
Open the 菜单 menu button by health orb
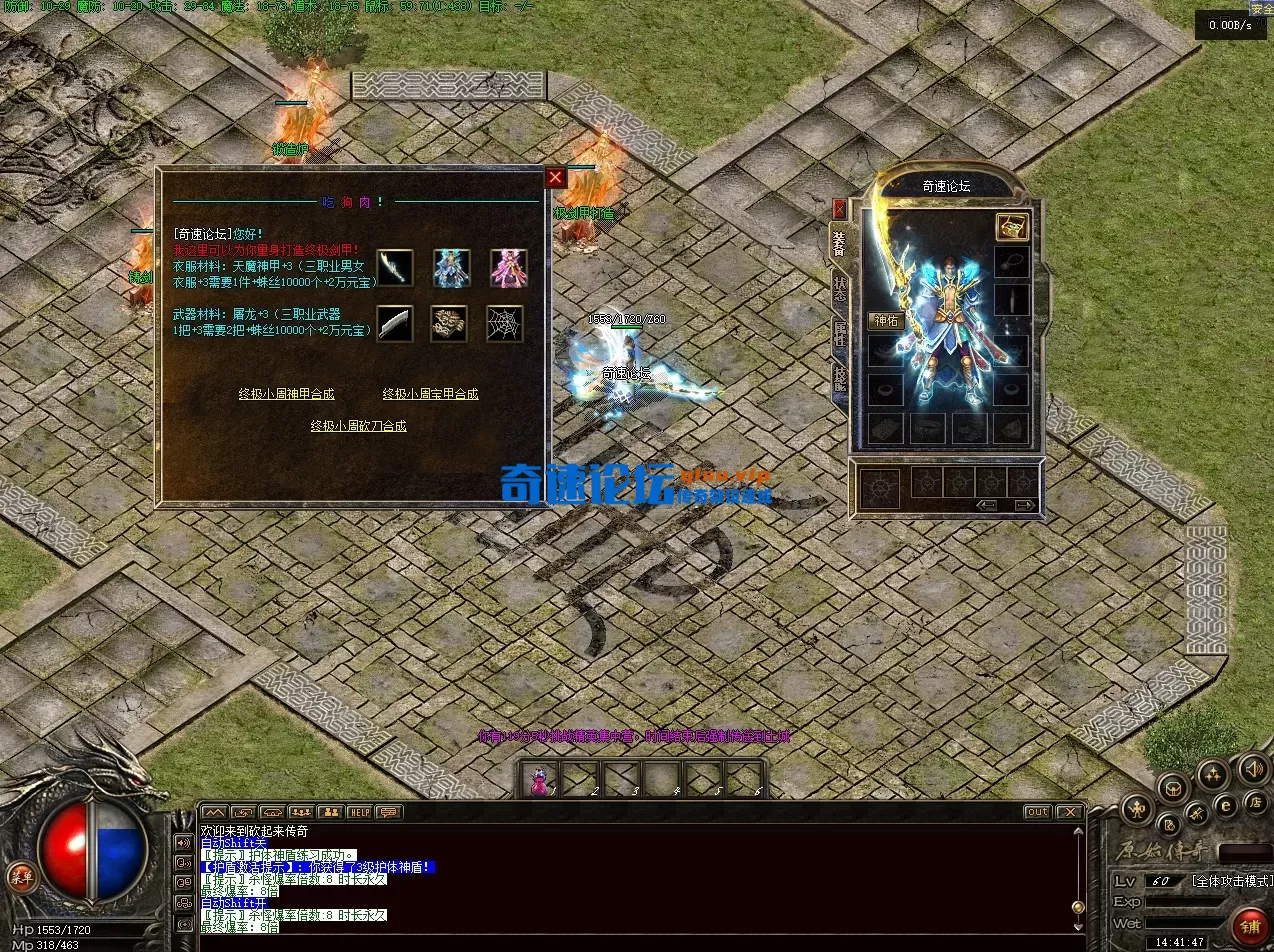(21, 877)
